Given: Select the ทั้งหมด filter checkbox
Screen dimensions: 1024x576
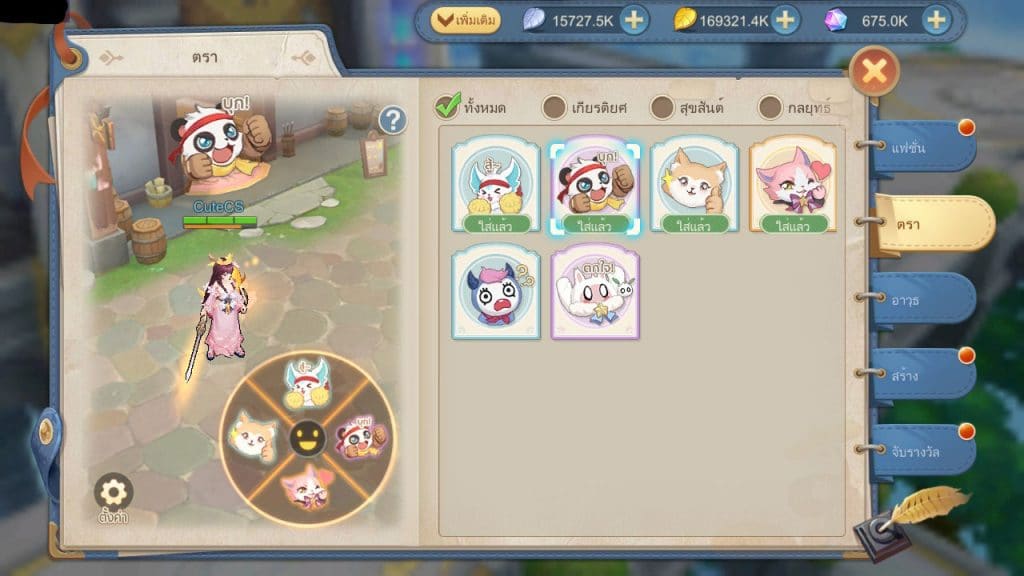Looking at the screenshot, I should coord(449,106).
